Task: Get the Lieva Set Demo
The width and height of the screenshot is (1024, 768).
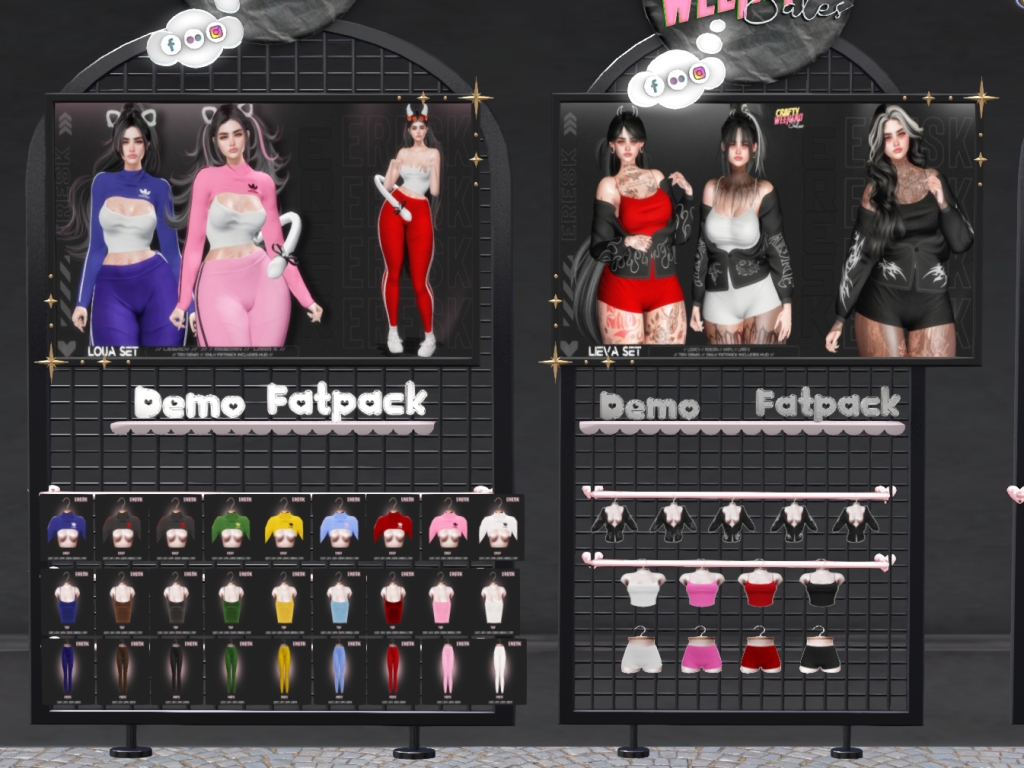Action: coord(649,405)
